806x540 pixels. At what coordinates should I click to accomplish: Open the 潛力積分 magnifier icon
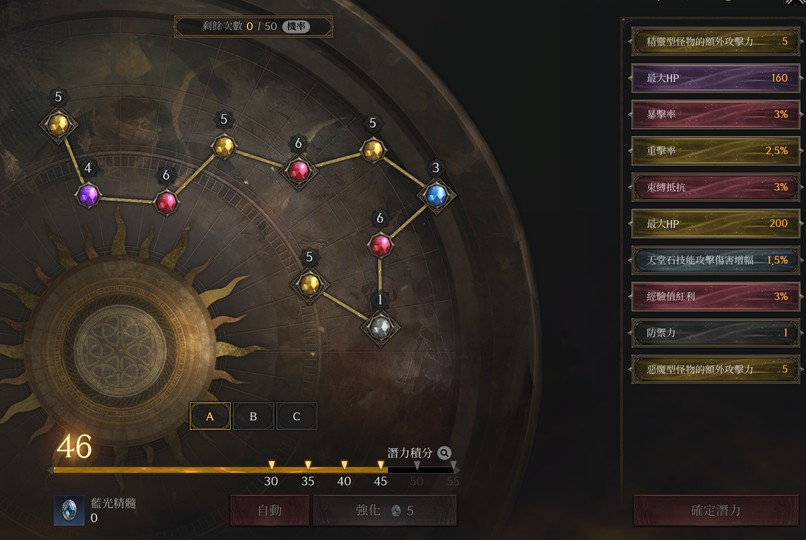[x=444, y=453]
